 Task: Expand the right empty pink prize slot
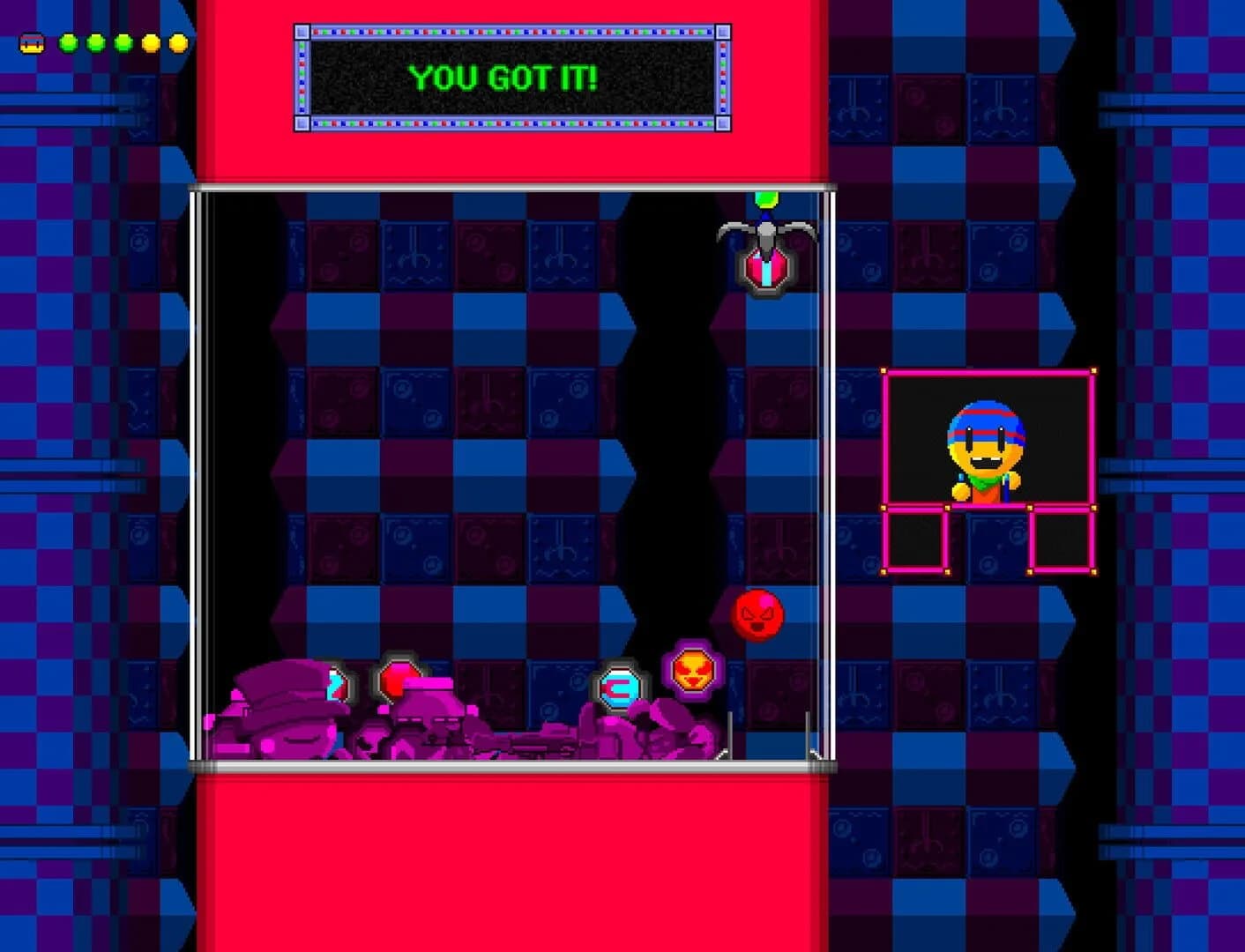[x=1062, y=539]
